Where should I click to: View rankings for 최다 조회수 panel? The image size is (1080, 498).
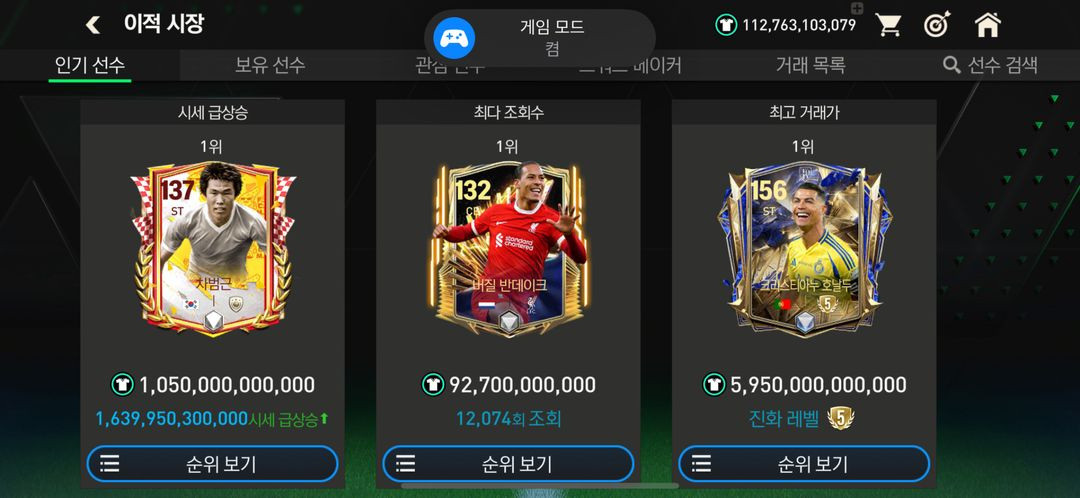point(508,464)
